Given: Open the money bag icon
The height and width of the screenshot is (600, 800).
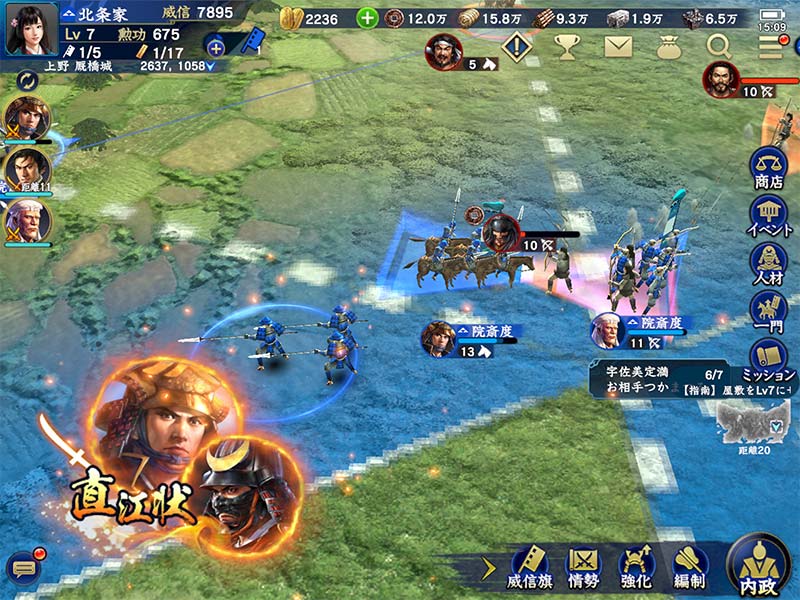Looking at the screenshot, I should click(669, 46).
